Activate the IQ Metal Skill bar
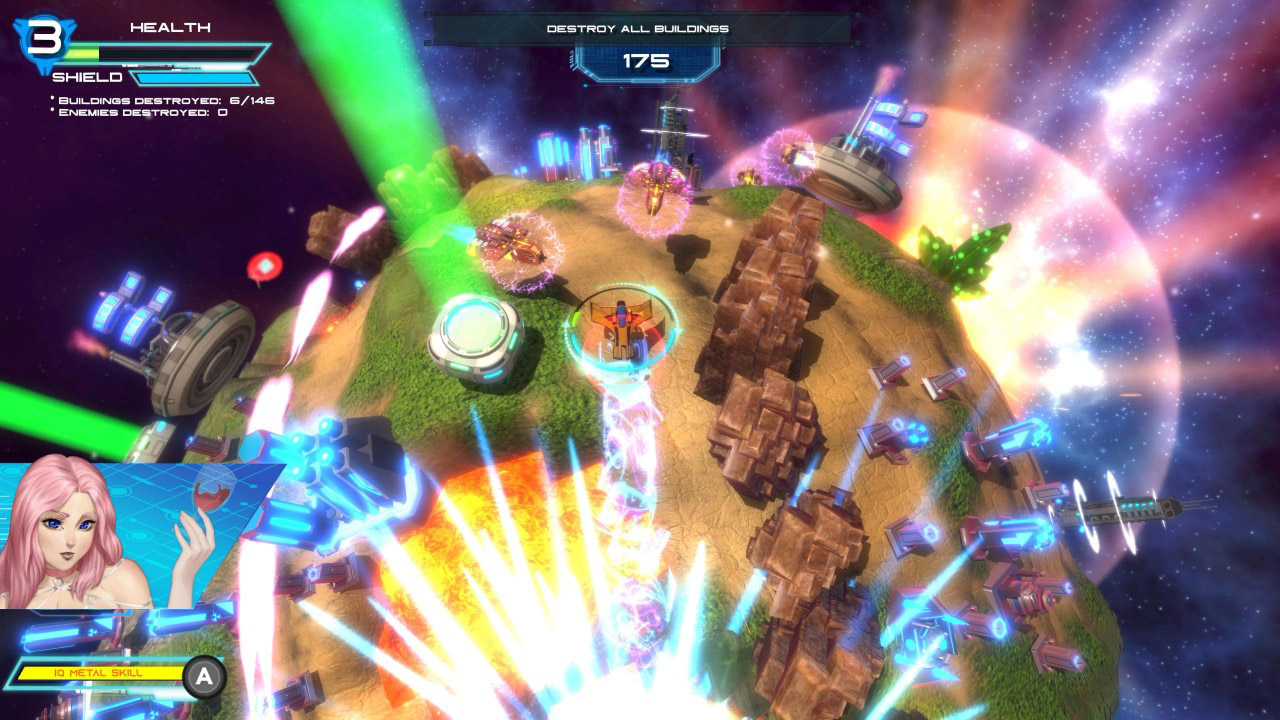 pos(100,674)
